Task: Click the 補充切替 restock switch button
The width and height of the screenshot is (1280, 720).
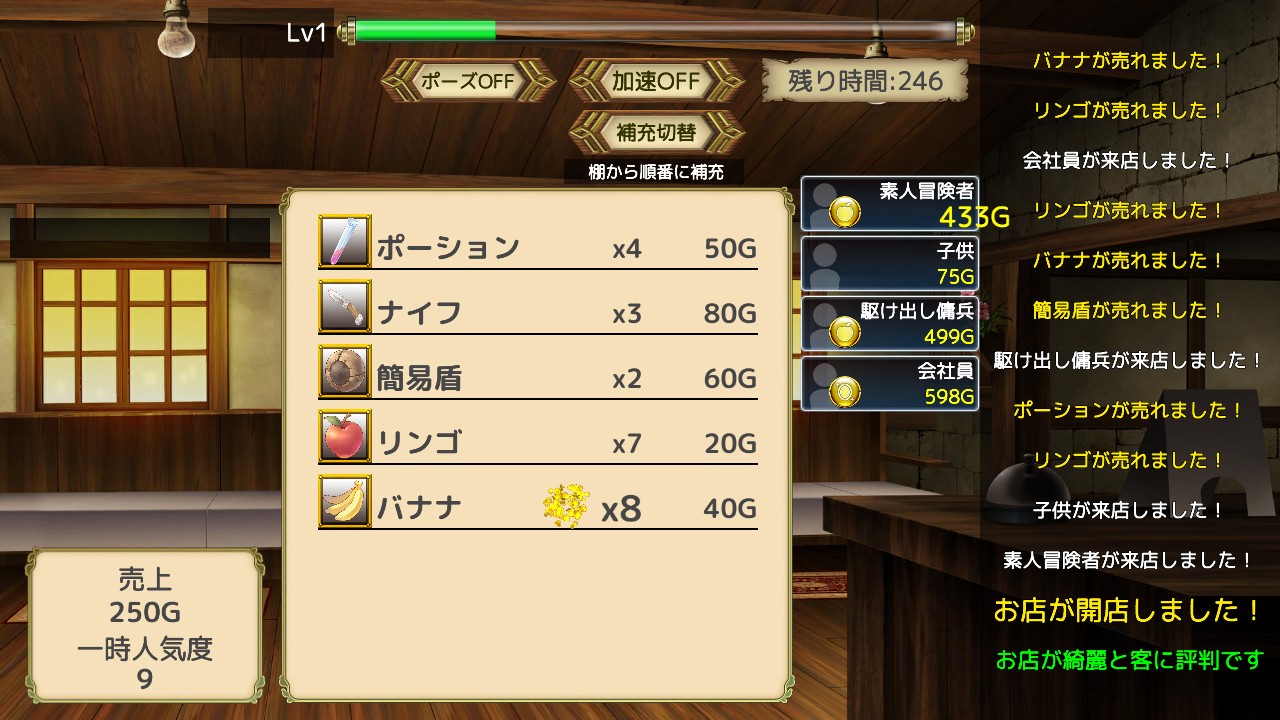Action: (x=656, y=132)
